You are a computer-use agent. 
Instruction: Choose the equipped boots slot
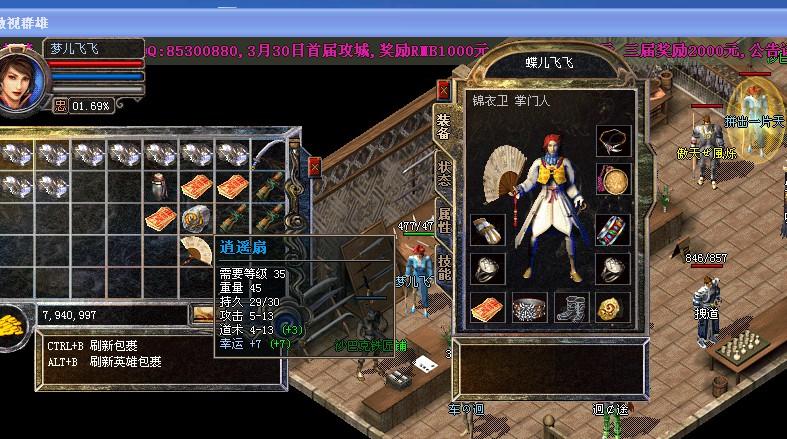pyautogui.click(x=570, y=308)
